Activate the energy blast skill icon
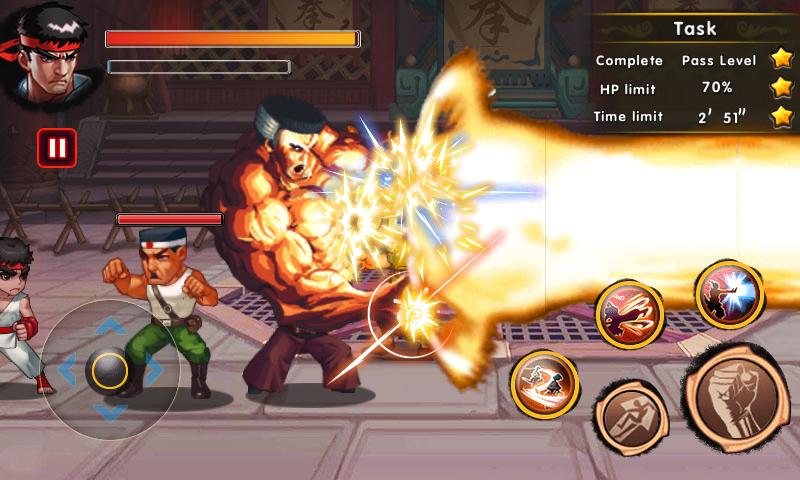Viewport: 800px width, 480px height. (x=729, y=295)
